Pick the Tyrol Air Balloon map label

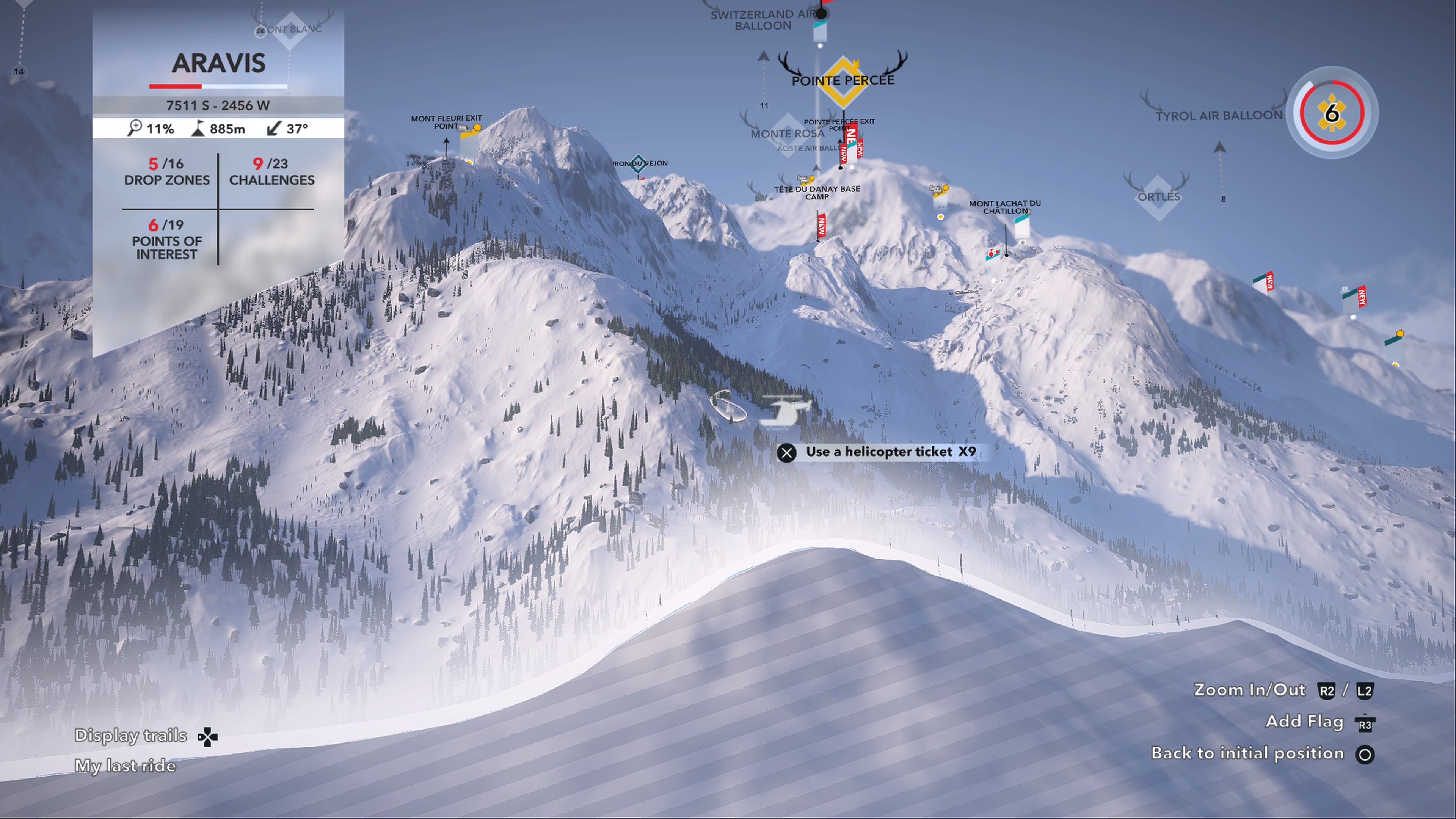[1219, 116]
